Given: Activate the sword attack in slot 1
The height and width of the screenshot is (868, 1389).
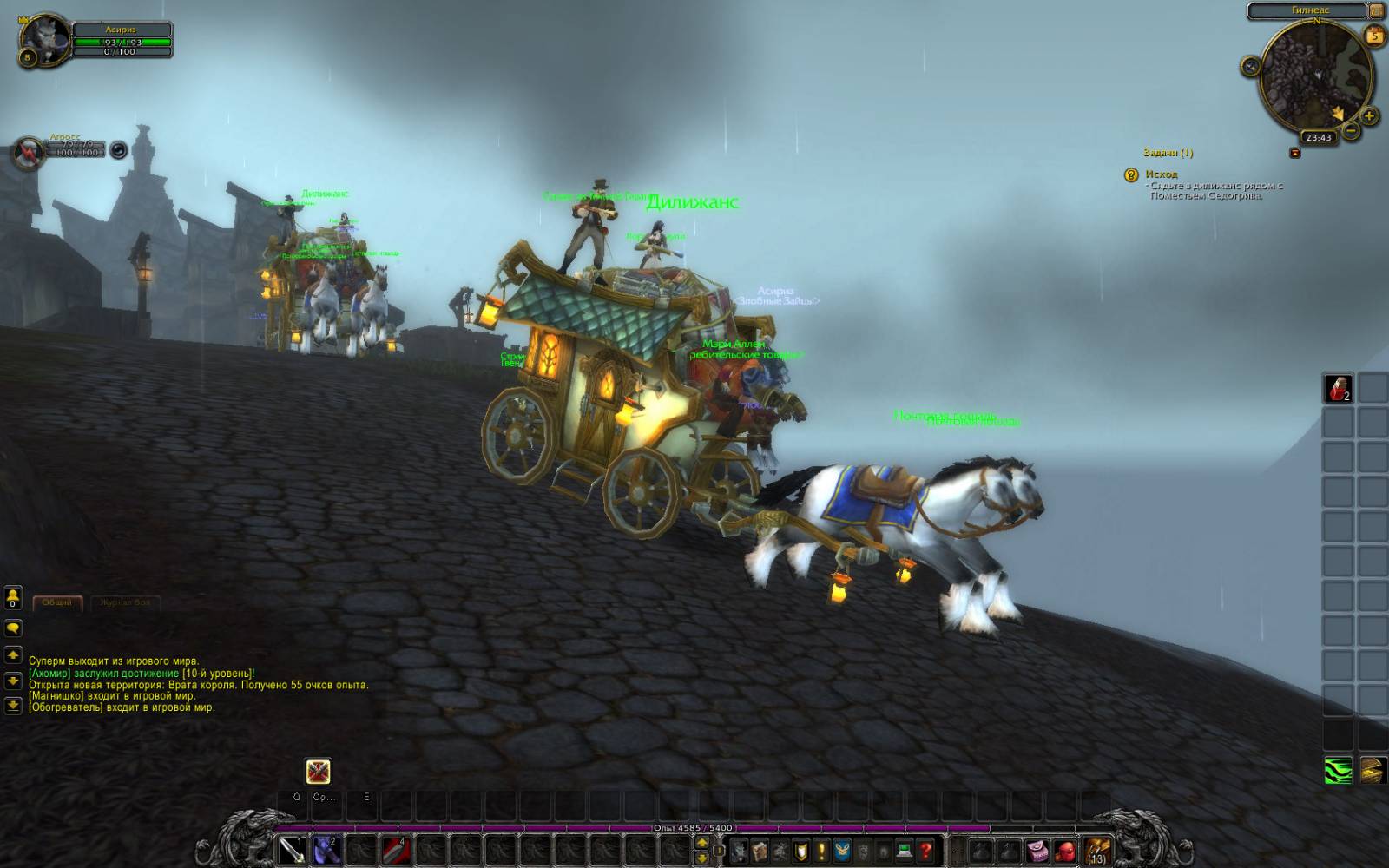Looking at the screenshot, I should click(292, 850).
